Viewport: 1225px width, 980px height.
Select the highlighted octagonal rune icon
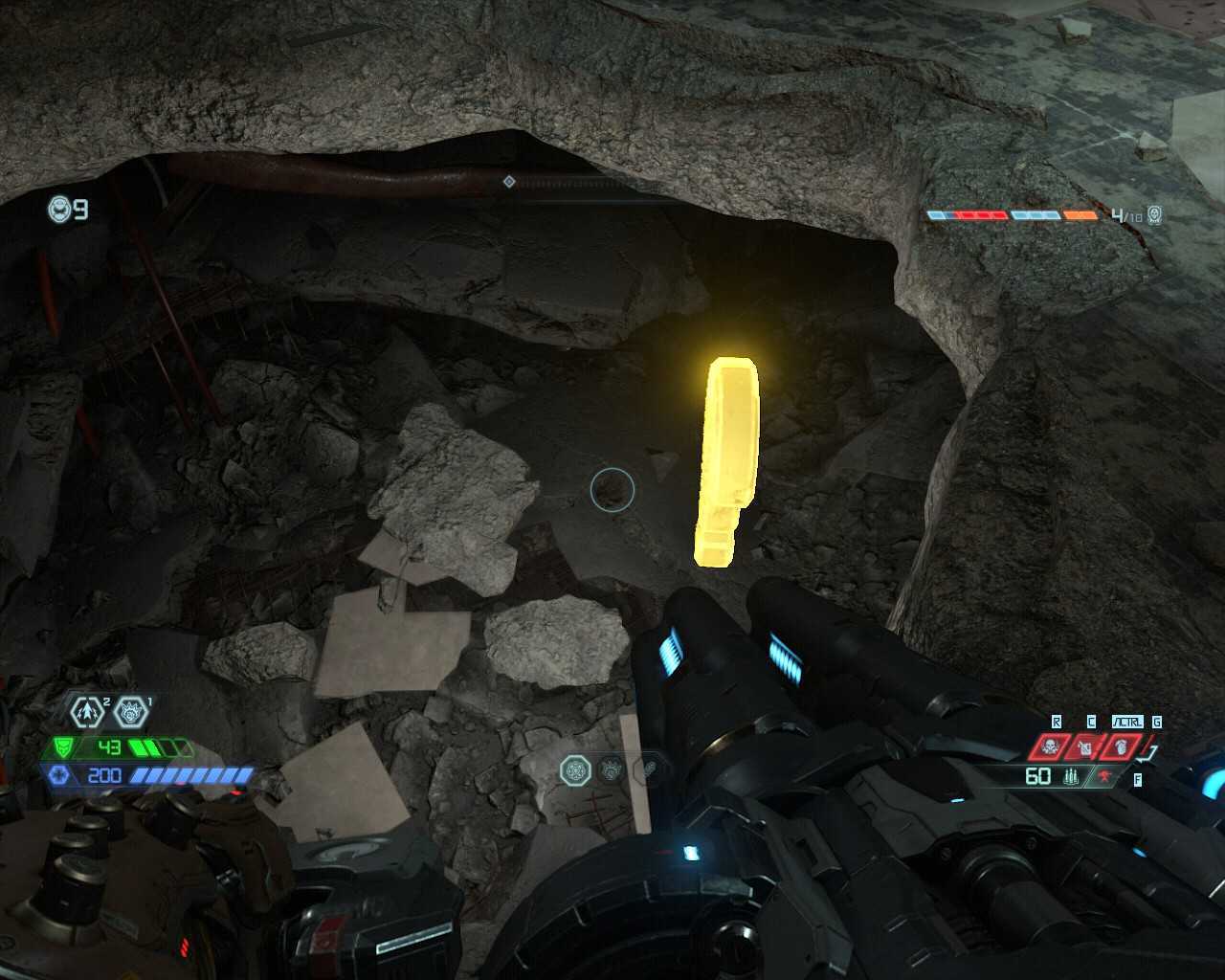(575, 768)
